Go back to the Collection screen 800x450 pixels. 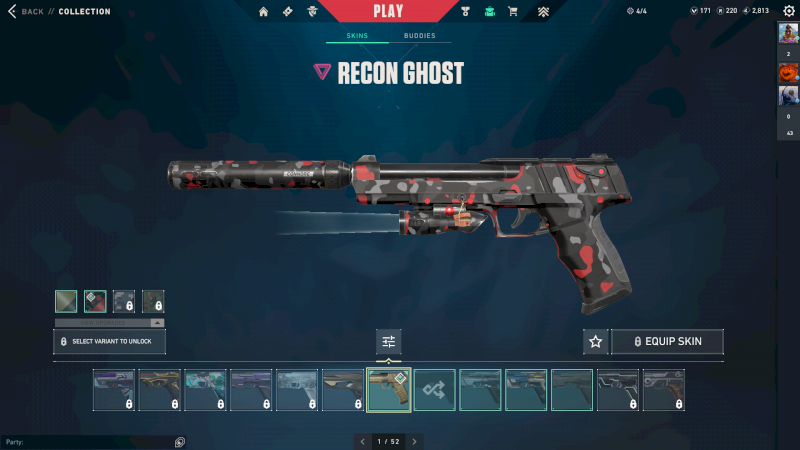[27, 12]
